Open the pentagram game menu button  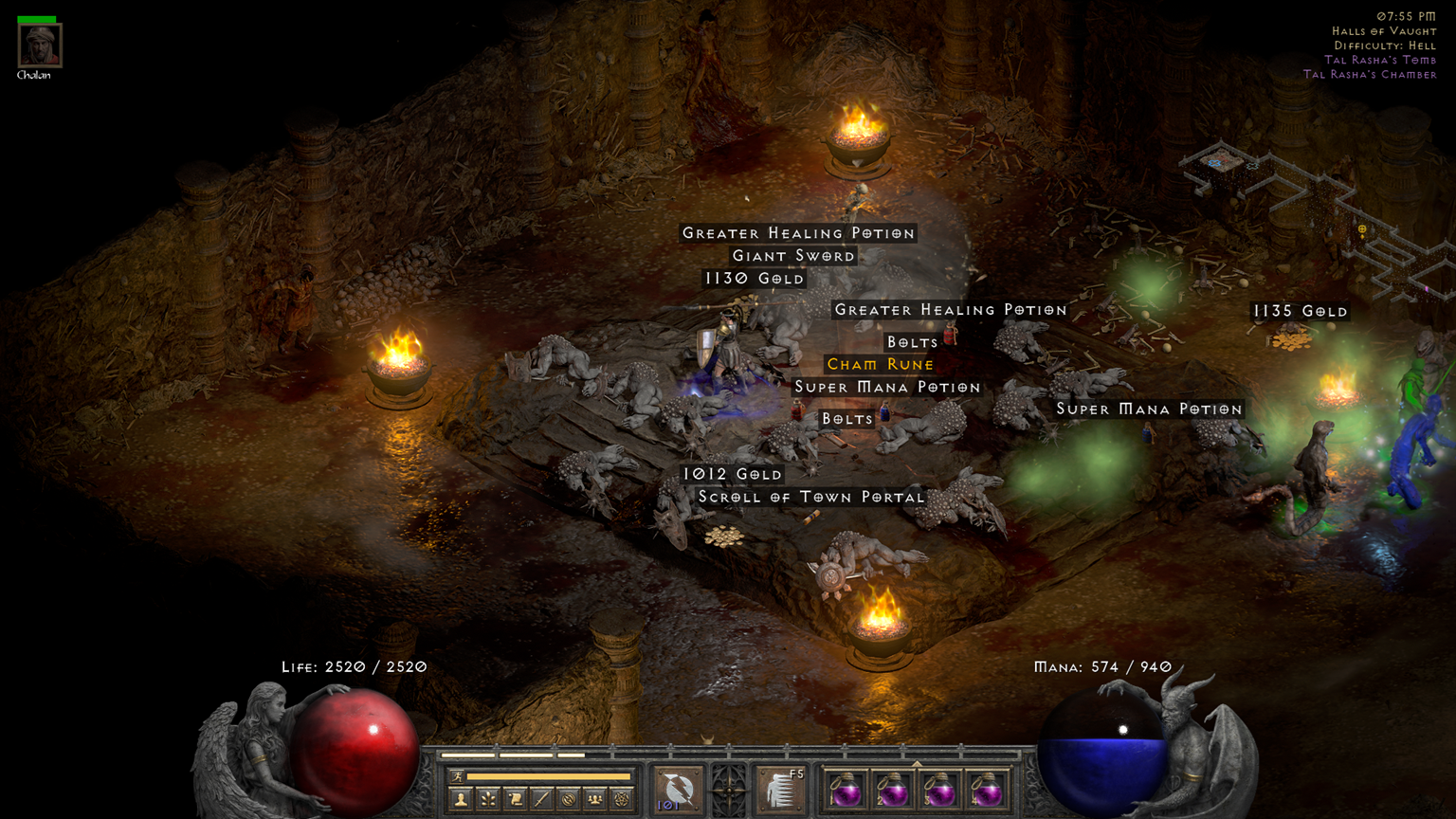pyautogui.click(x=621, y=800)
